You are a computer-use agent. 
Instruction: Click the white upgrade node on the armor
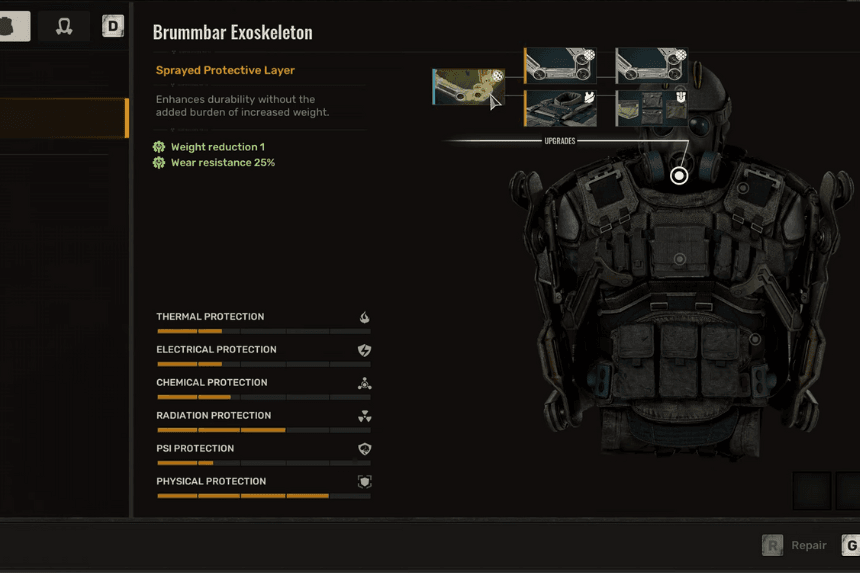[679, 176]
